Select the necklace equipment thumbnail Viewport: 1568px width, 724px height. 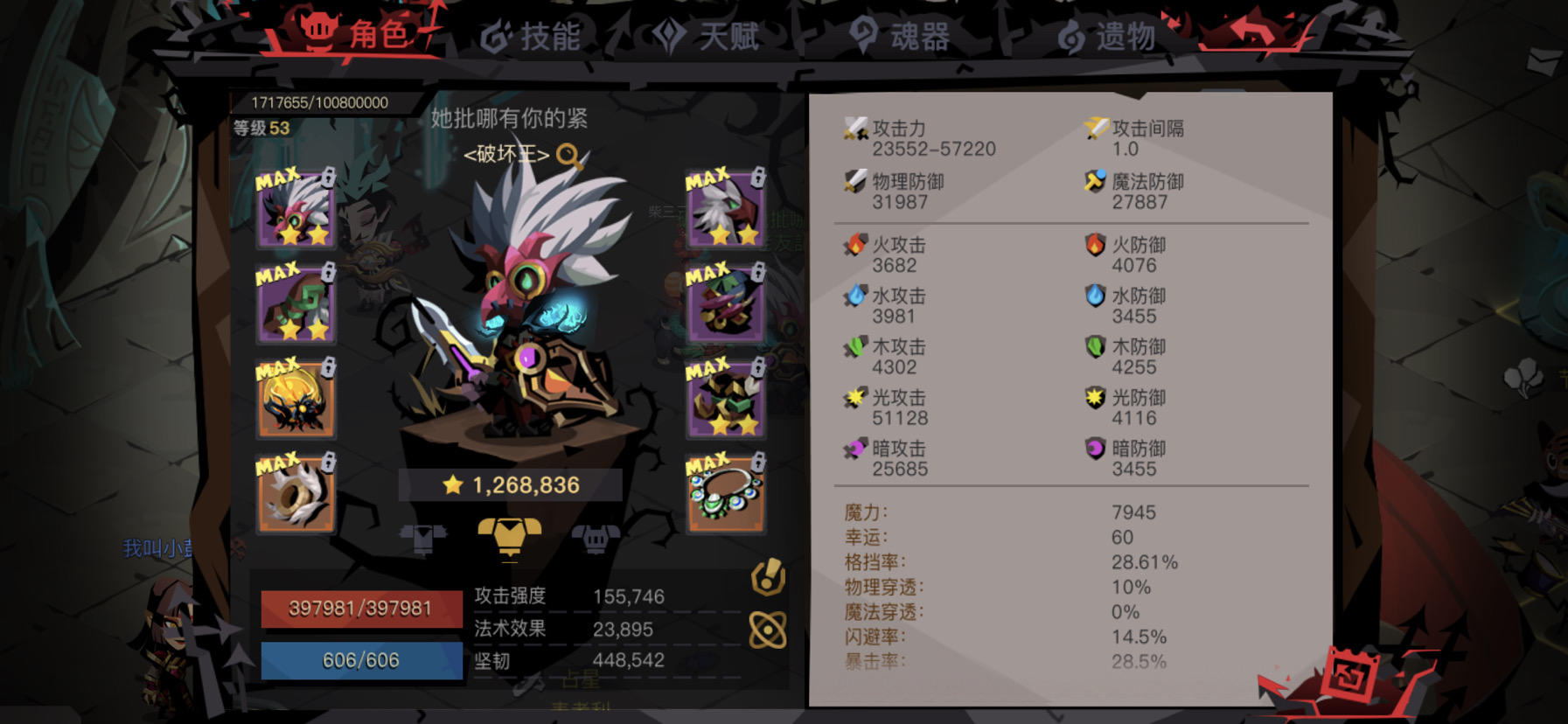(726, 496)
